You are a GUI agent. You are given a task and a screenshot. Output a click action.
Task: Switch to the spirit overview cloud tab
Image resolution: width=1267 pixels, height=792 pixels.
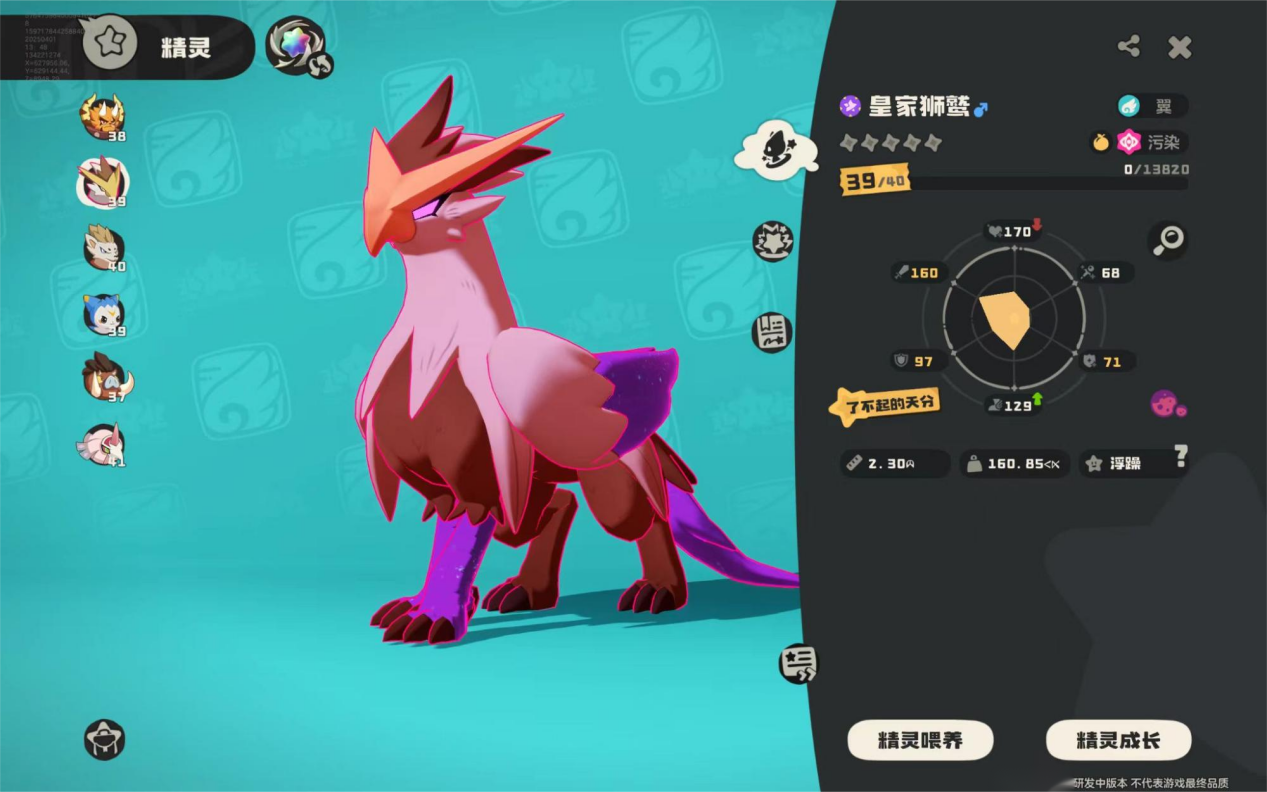776,151
